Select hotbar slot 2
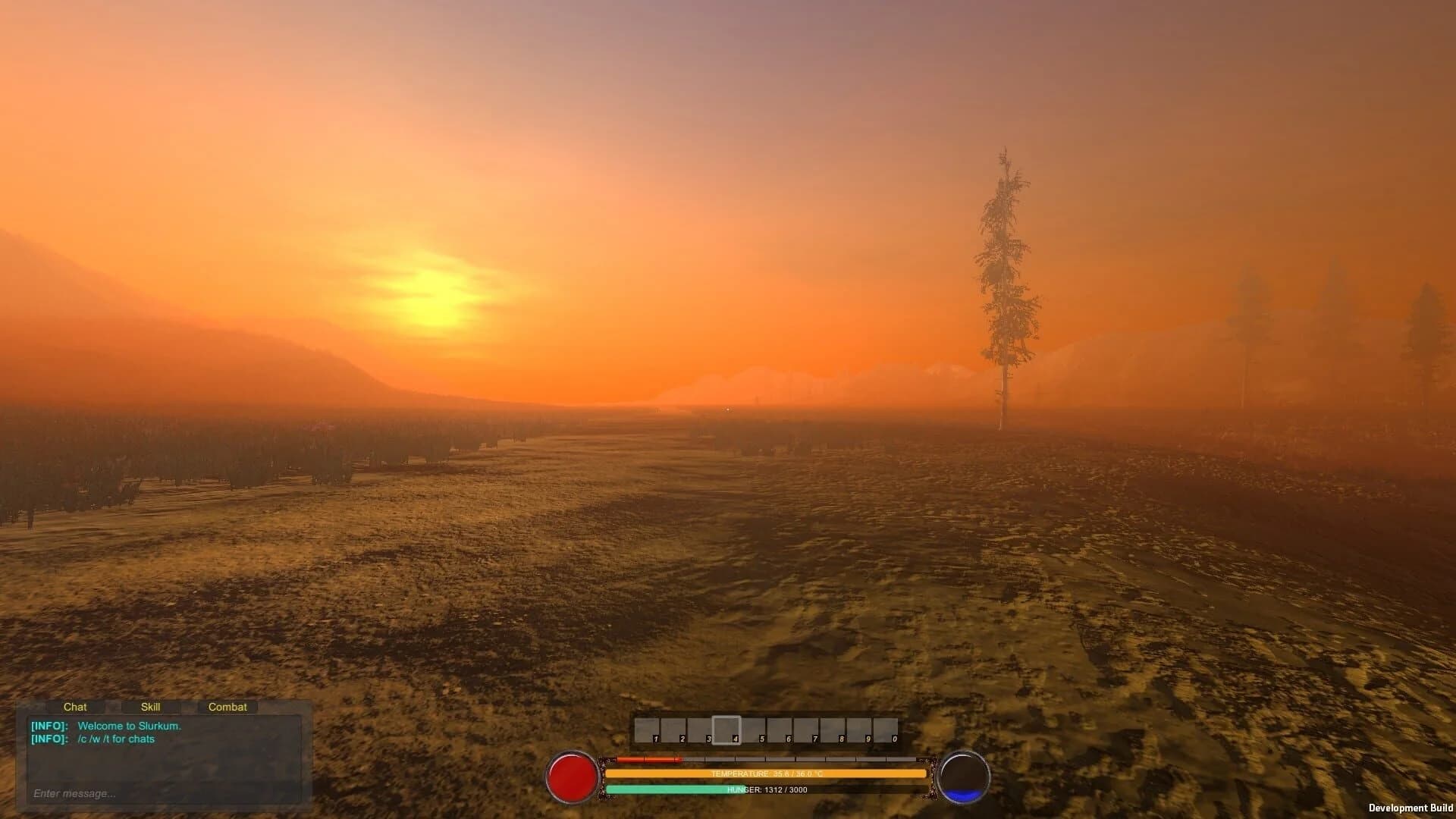Viewport: 1456px width, 819px height. [674, 730]
